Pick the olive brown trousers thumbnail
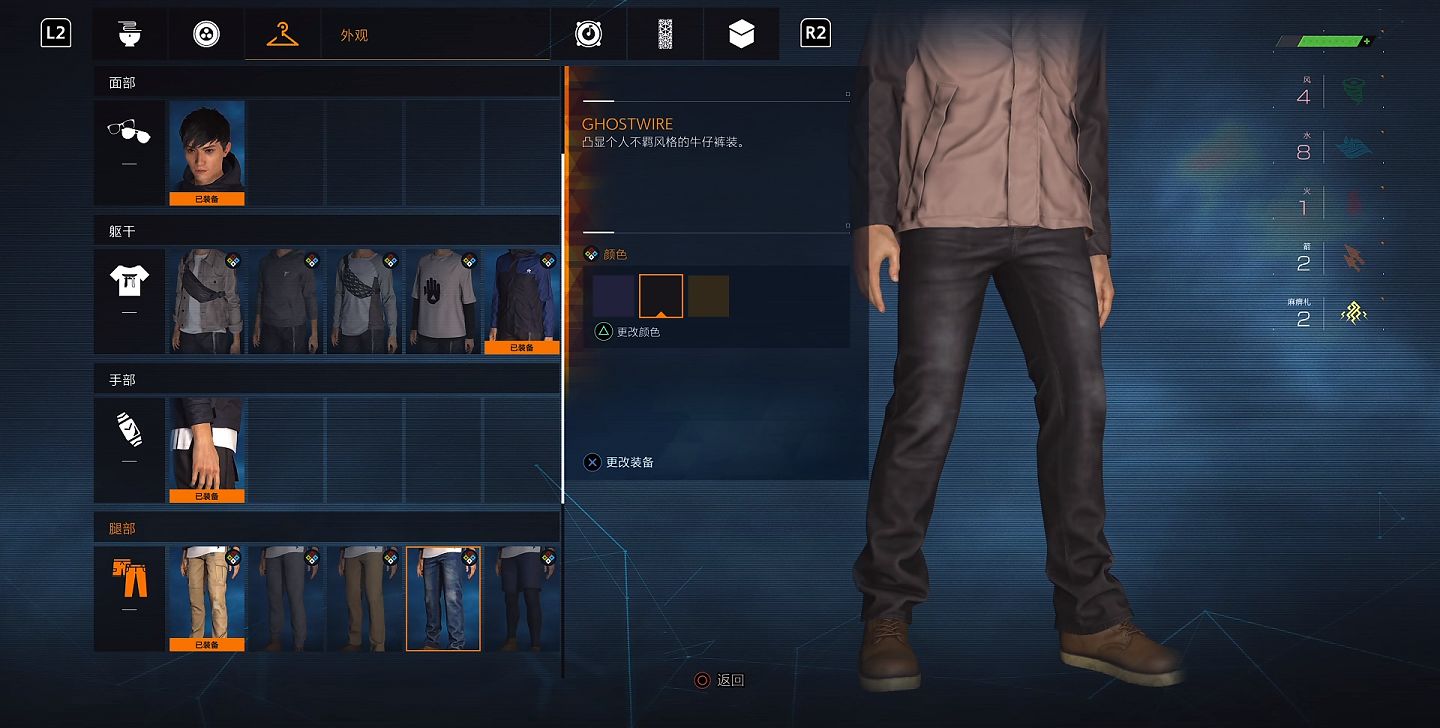 pyautogui.click(x=364, y=598)
